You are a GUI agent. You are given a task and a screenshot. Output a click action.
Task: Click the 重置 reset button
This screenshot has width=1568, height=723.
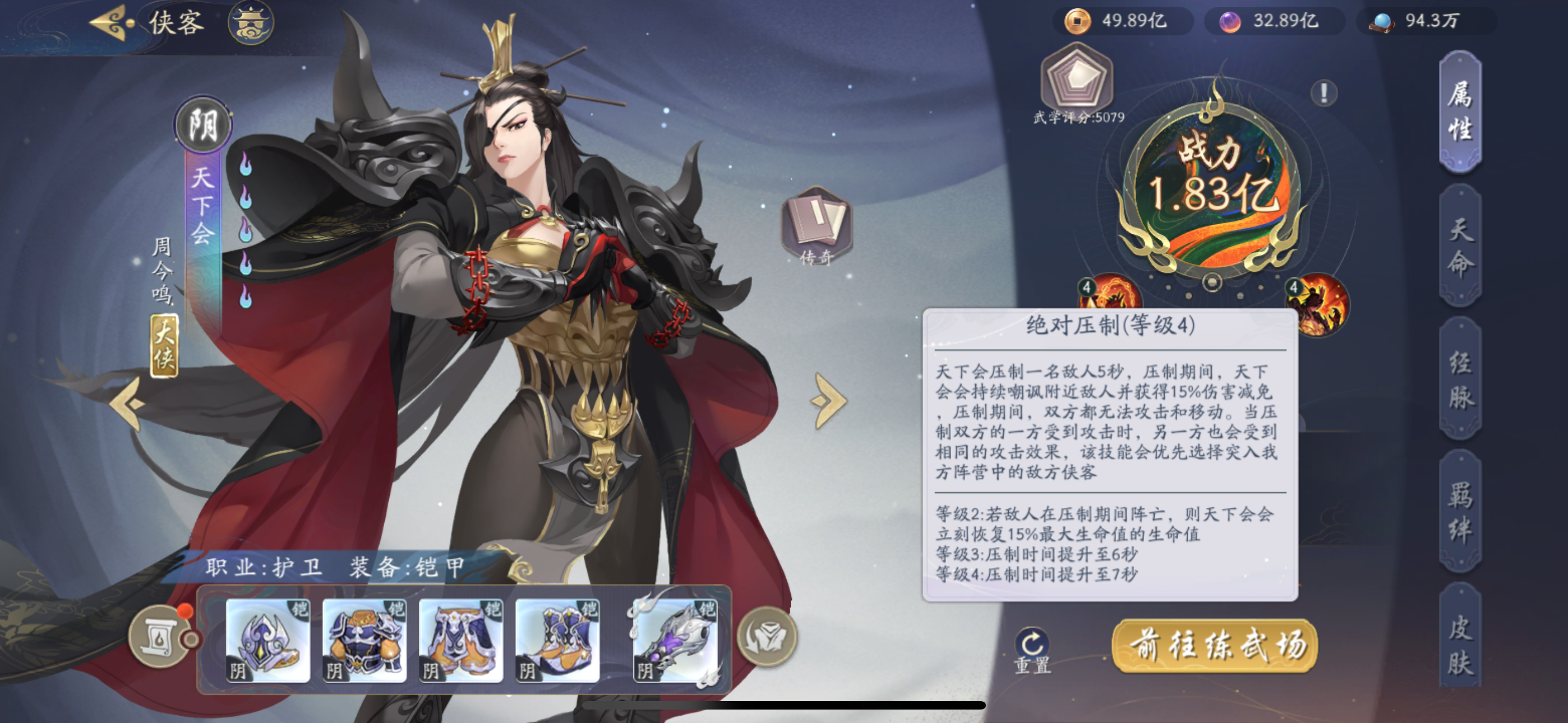(x=1032, y=650)
